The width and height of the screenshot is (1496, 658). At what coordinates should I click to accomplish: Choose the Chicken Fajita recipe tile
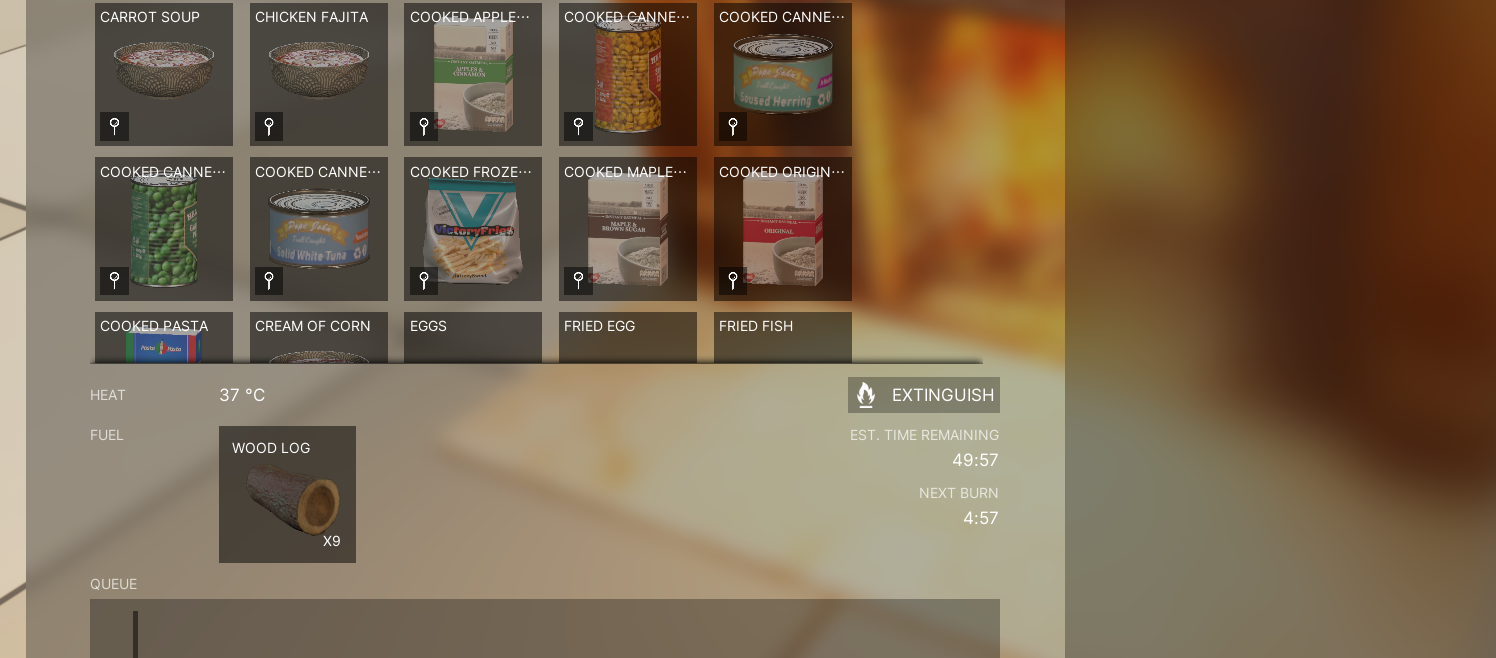[x=319, y=75]
